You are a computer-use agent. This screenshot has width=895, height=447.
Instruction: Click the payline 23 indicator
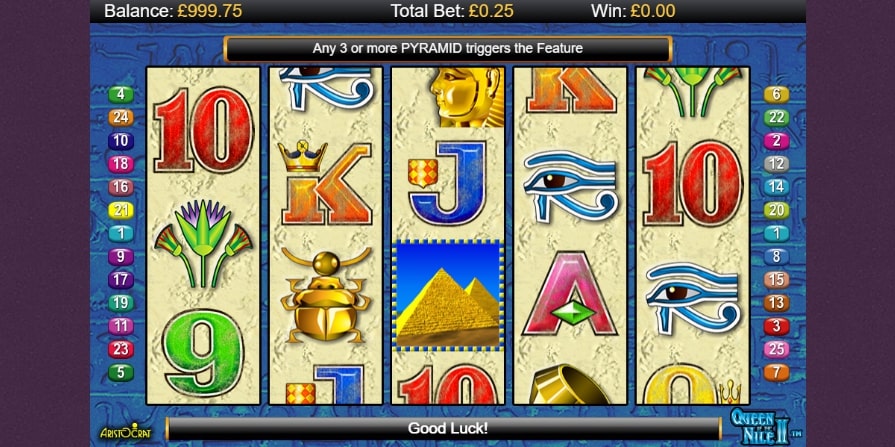[x=121, y=349]
